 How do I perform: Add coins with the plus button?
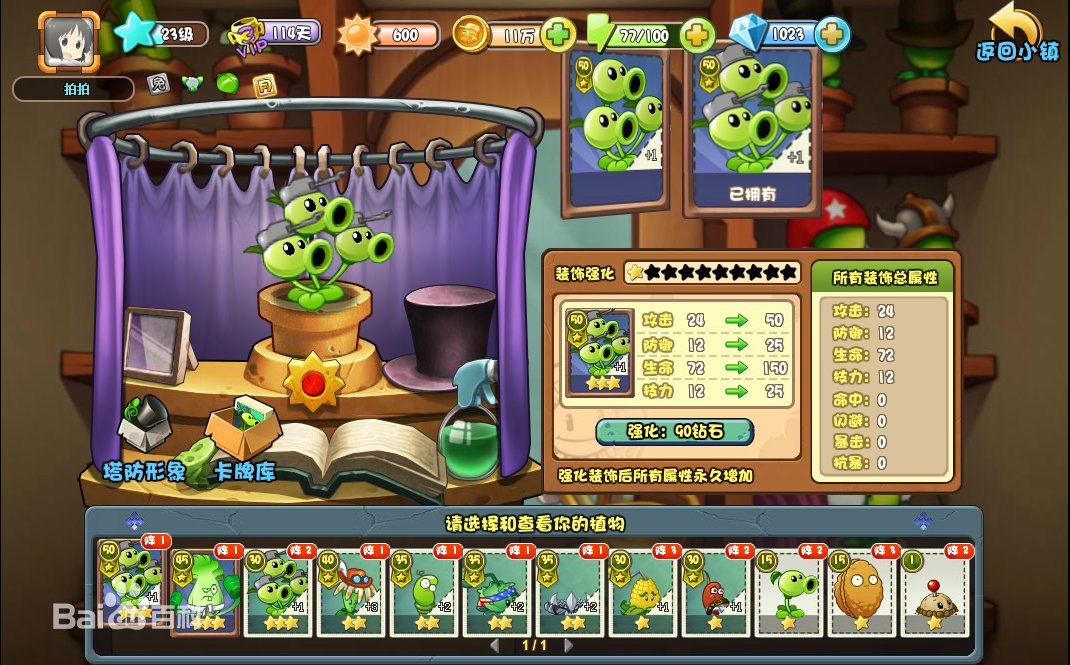[559, 35]
